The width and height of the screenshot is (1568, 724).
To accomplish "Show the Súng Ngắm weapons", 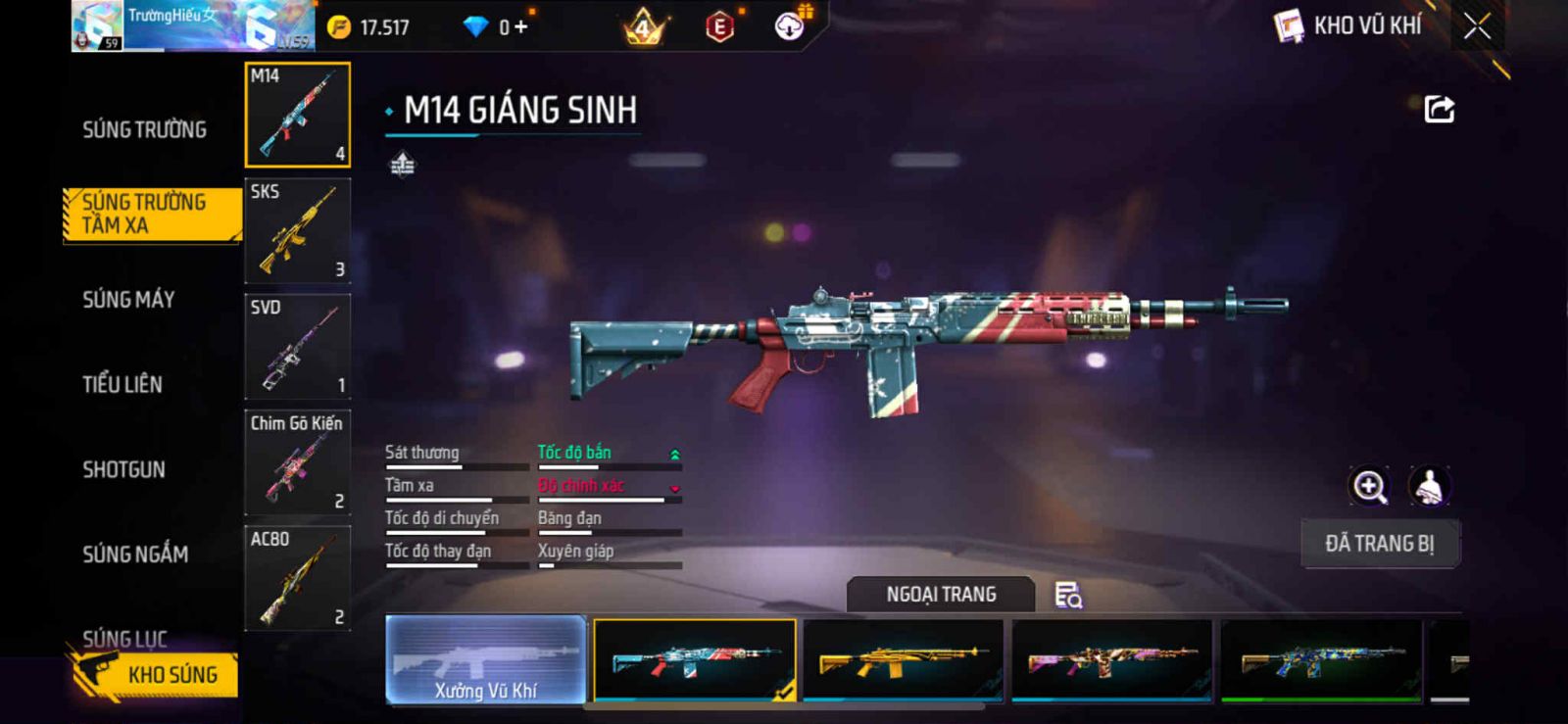I will (x=135, y=555).
